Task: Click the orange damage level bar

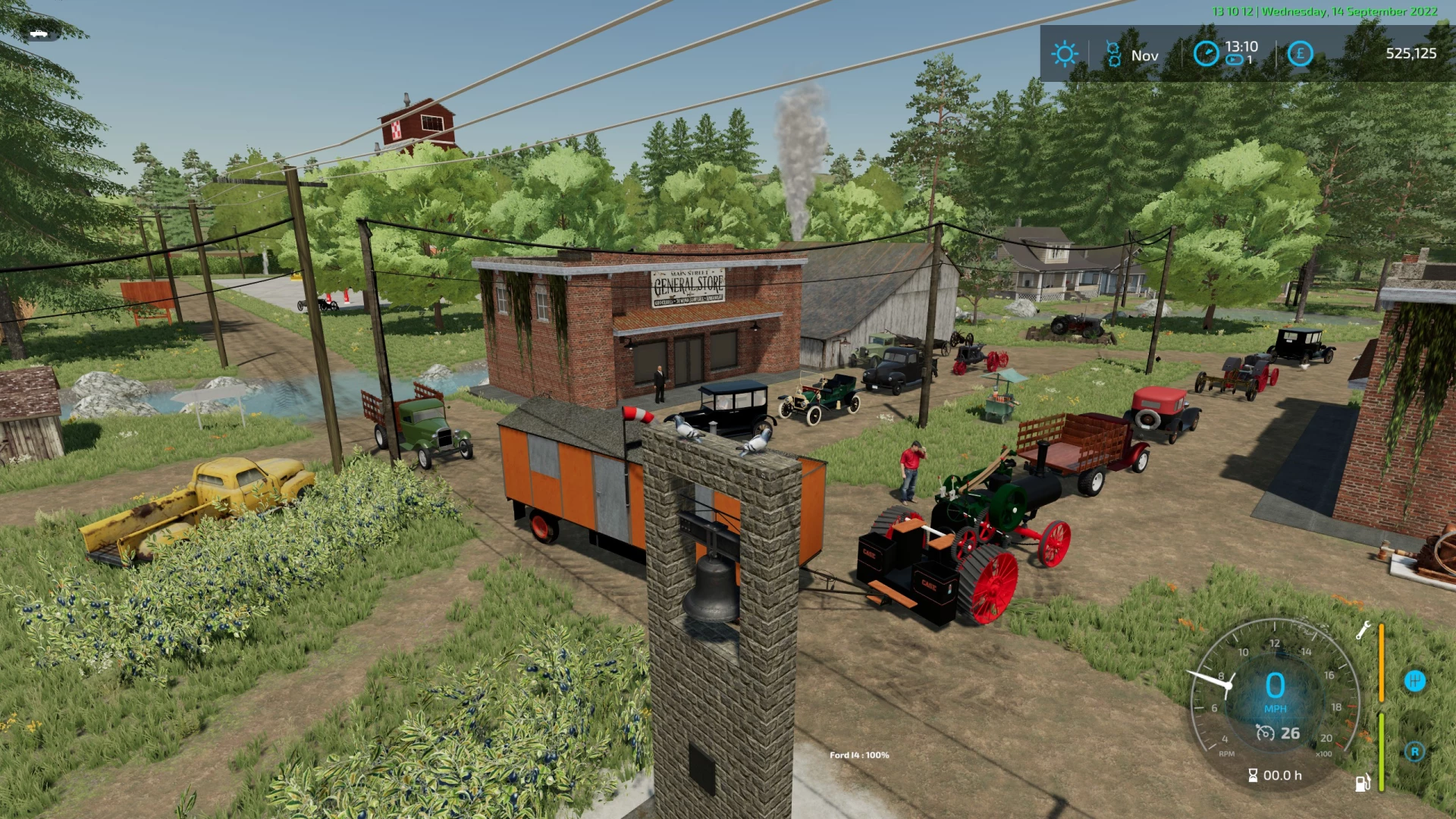Action: click(1382, 661)
